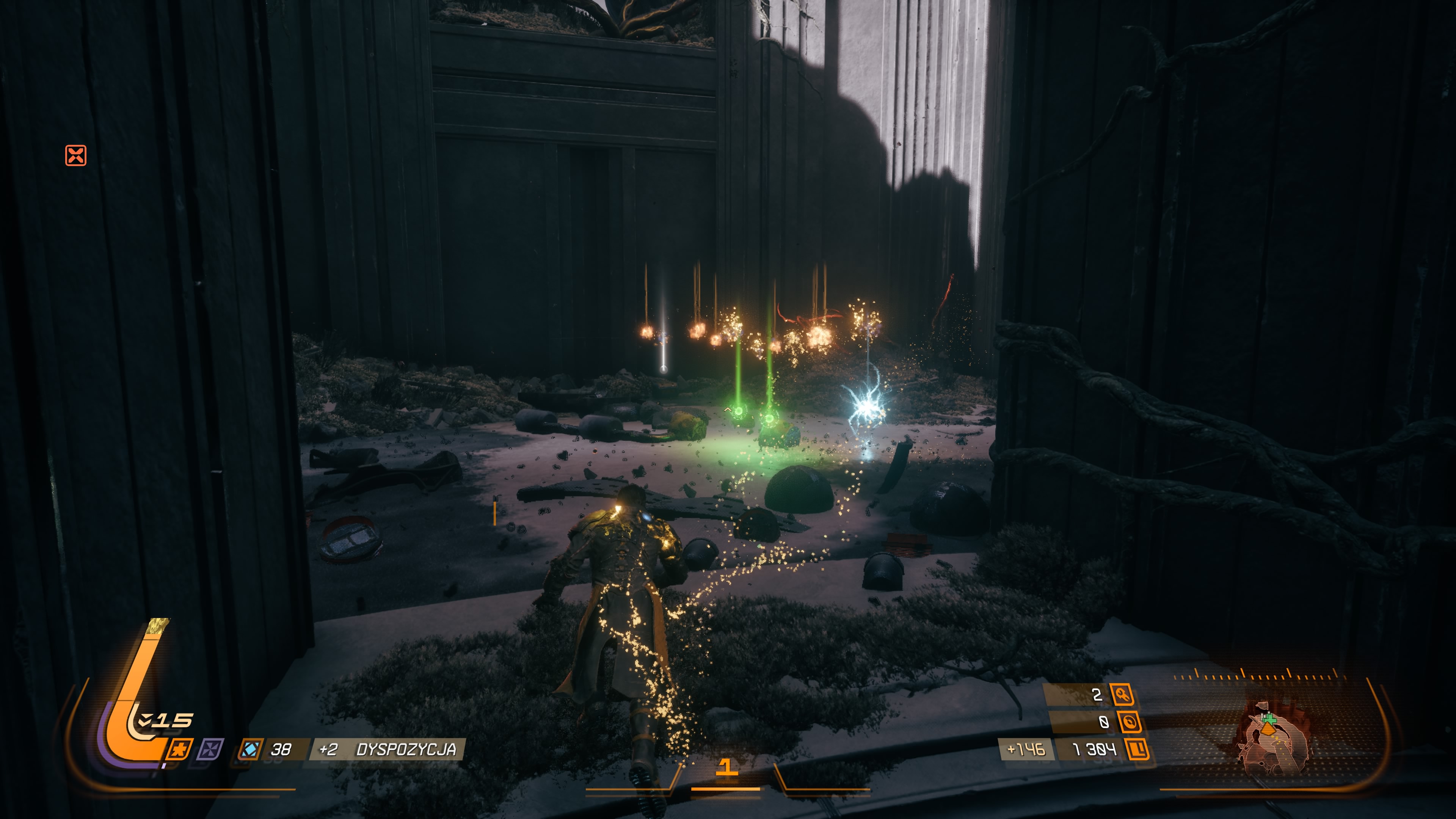1456x819 pixels.
Task: Click the orange key counter icon
Action: coord(1122,695)
